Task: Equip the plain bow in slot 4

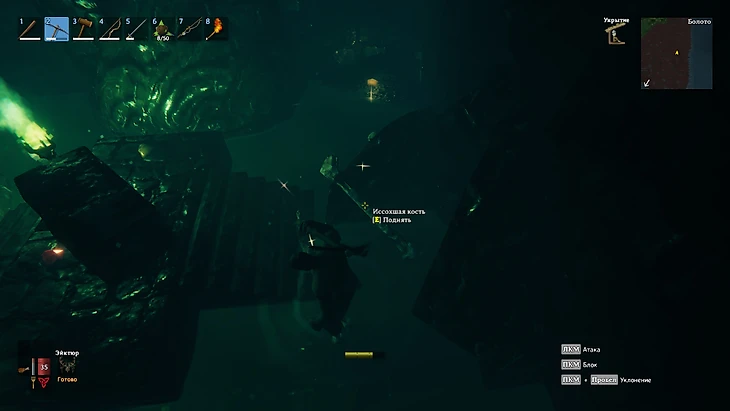Action: (x=111, y=29)
